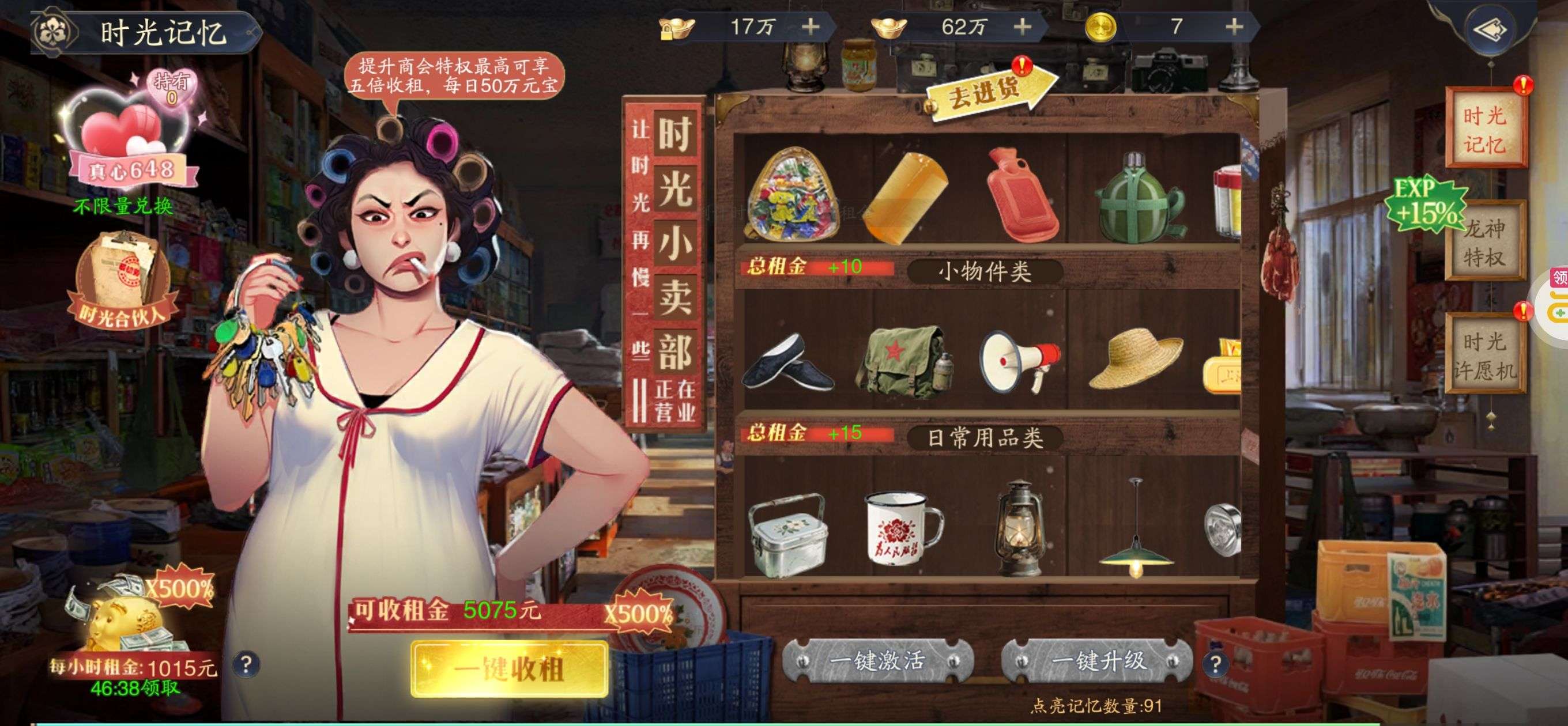This screenshot has width=1568, height=726.
Task: Choose the megaphone on the shelf
Action: (x=1020, y=359)
